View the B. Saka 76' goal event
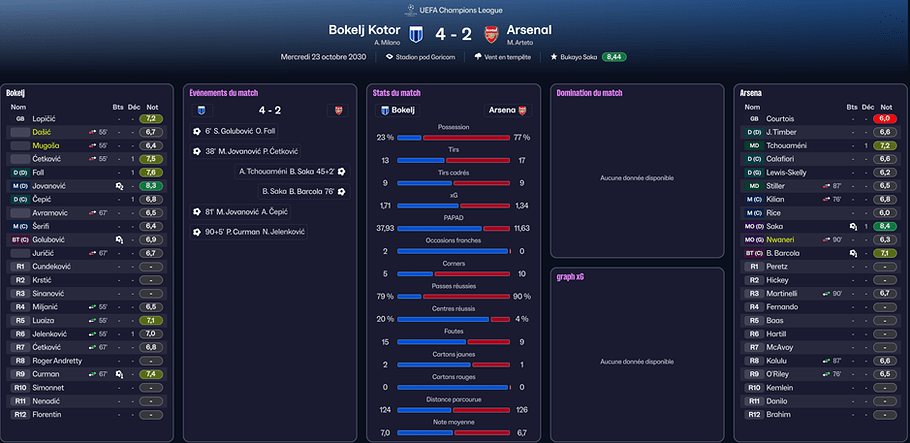The width and height of the screenshot is (910, 443). [x=296, y=191]
